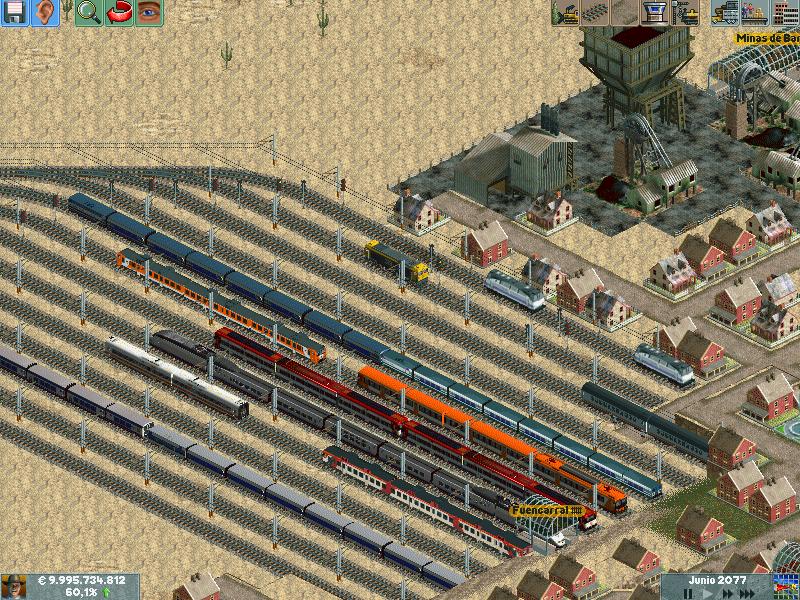Open the map icon beside the date
The height and width of the screenshot is (600, 800).
(x=785, y=586)
